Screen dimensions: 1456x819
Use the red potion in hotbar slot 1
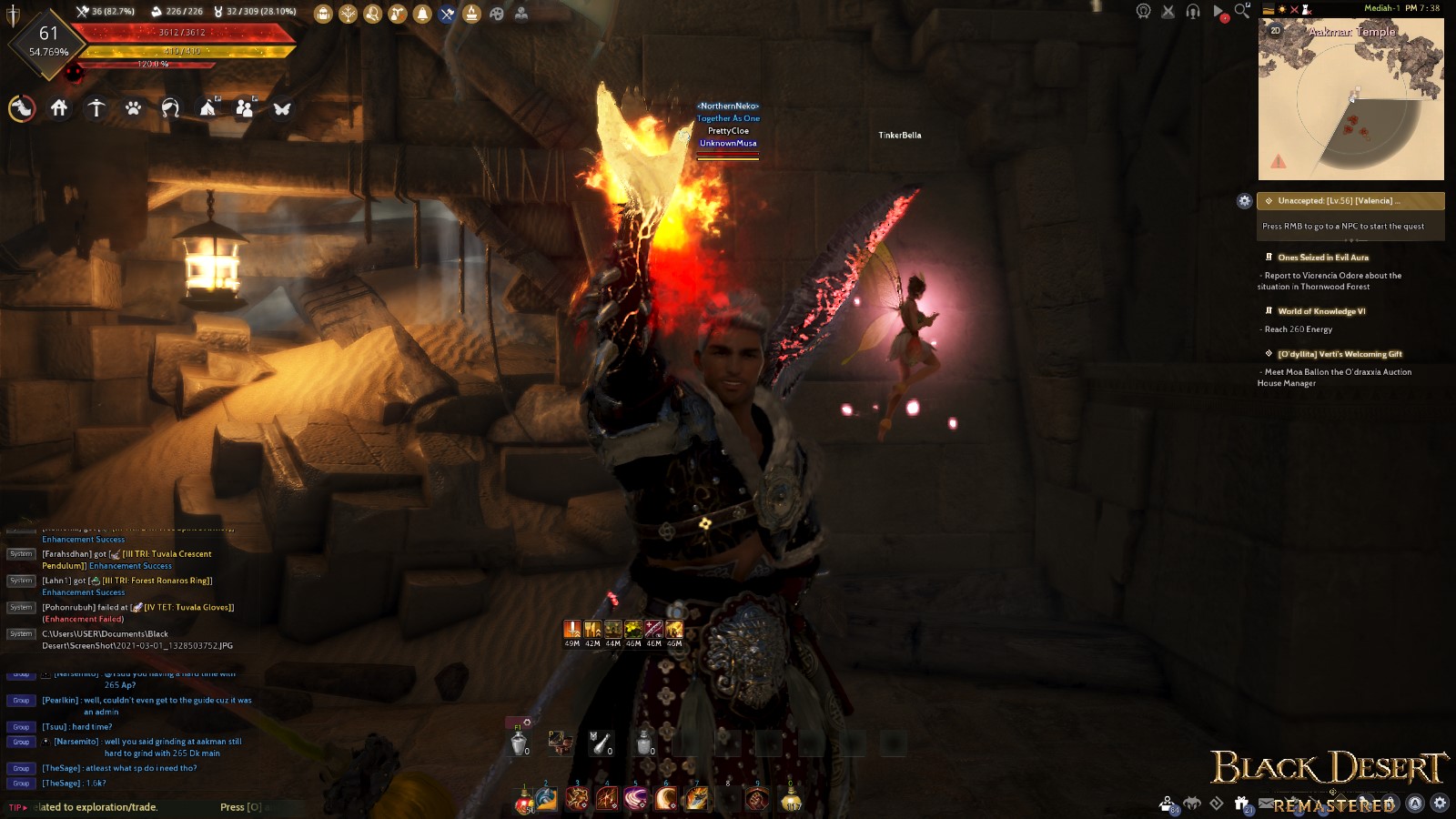coord(525,799)
